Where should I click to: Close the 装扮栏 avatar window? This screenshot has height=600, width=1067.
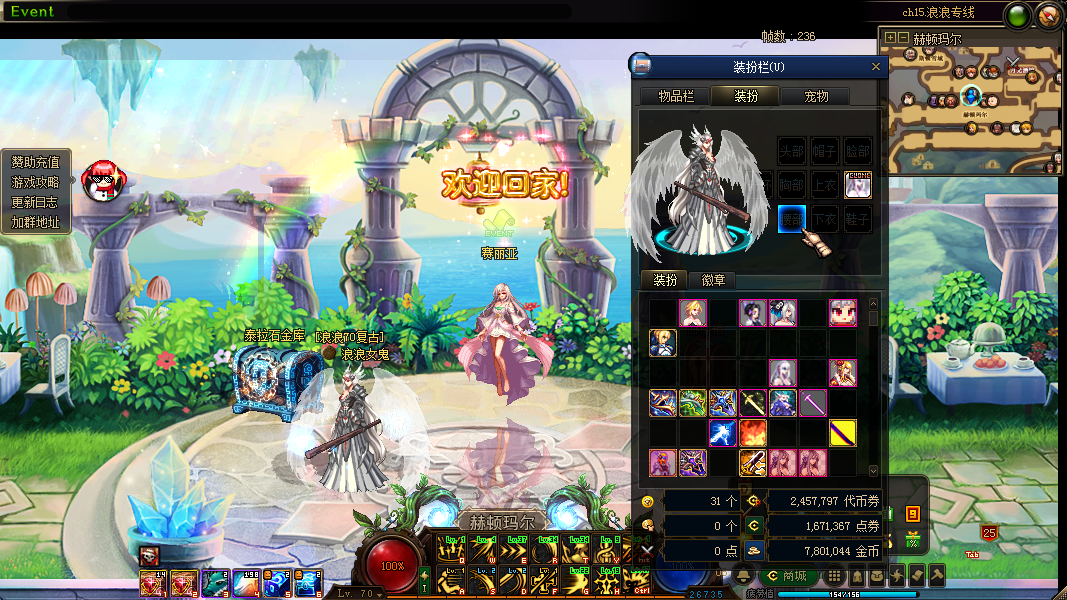[877, 67]
